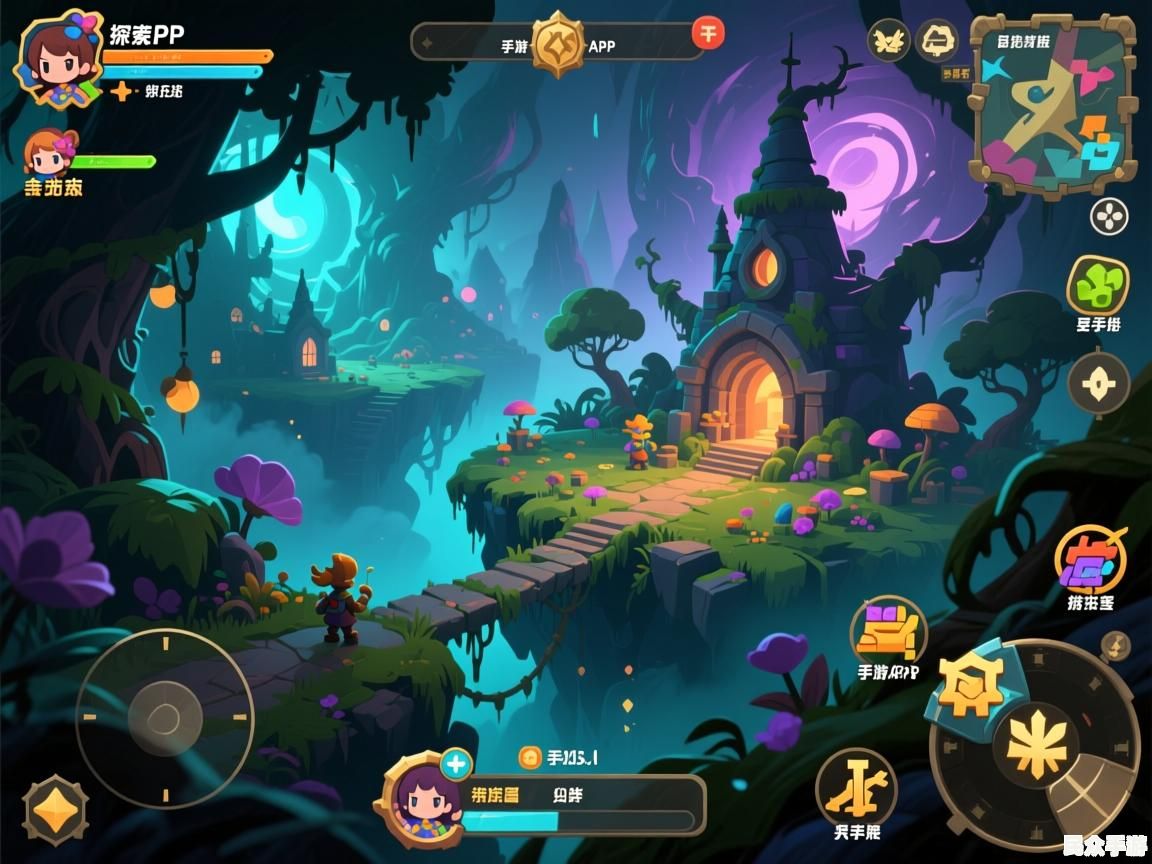The image size is (1152, 864).
Task: Click the gold coin icon above bottom bar
Action: coord(529,758)
